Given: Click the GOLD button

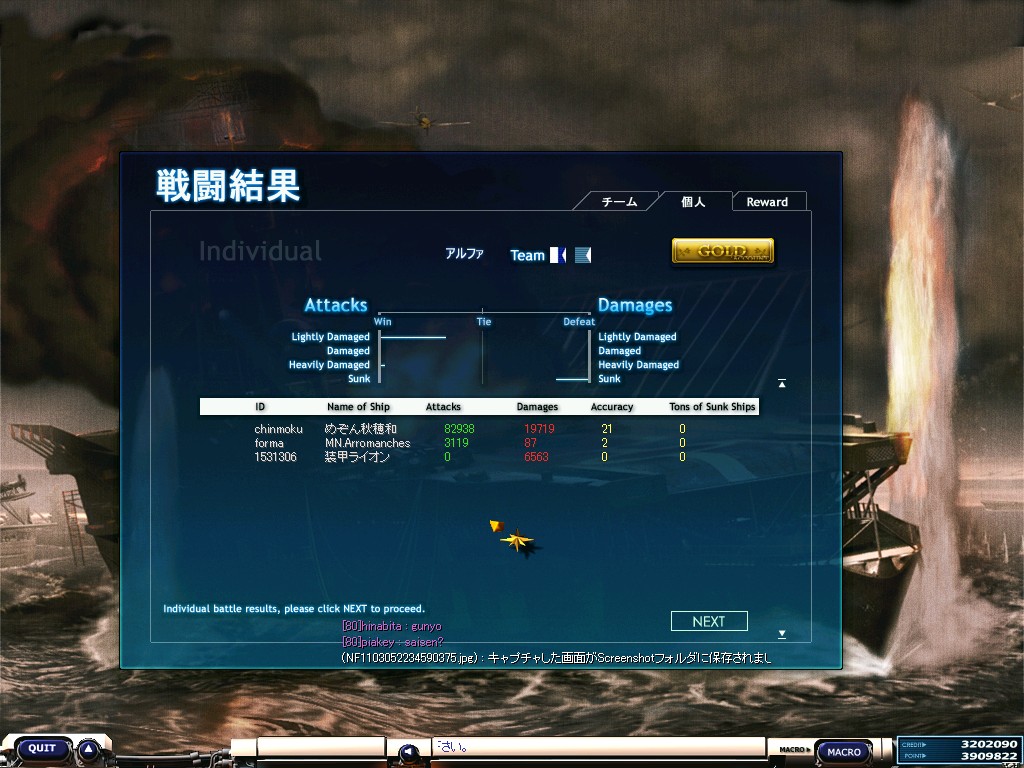Looking at the screenshot, I should (x=722, y=251).
